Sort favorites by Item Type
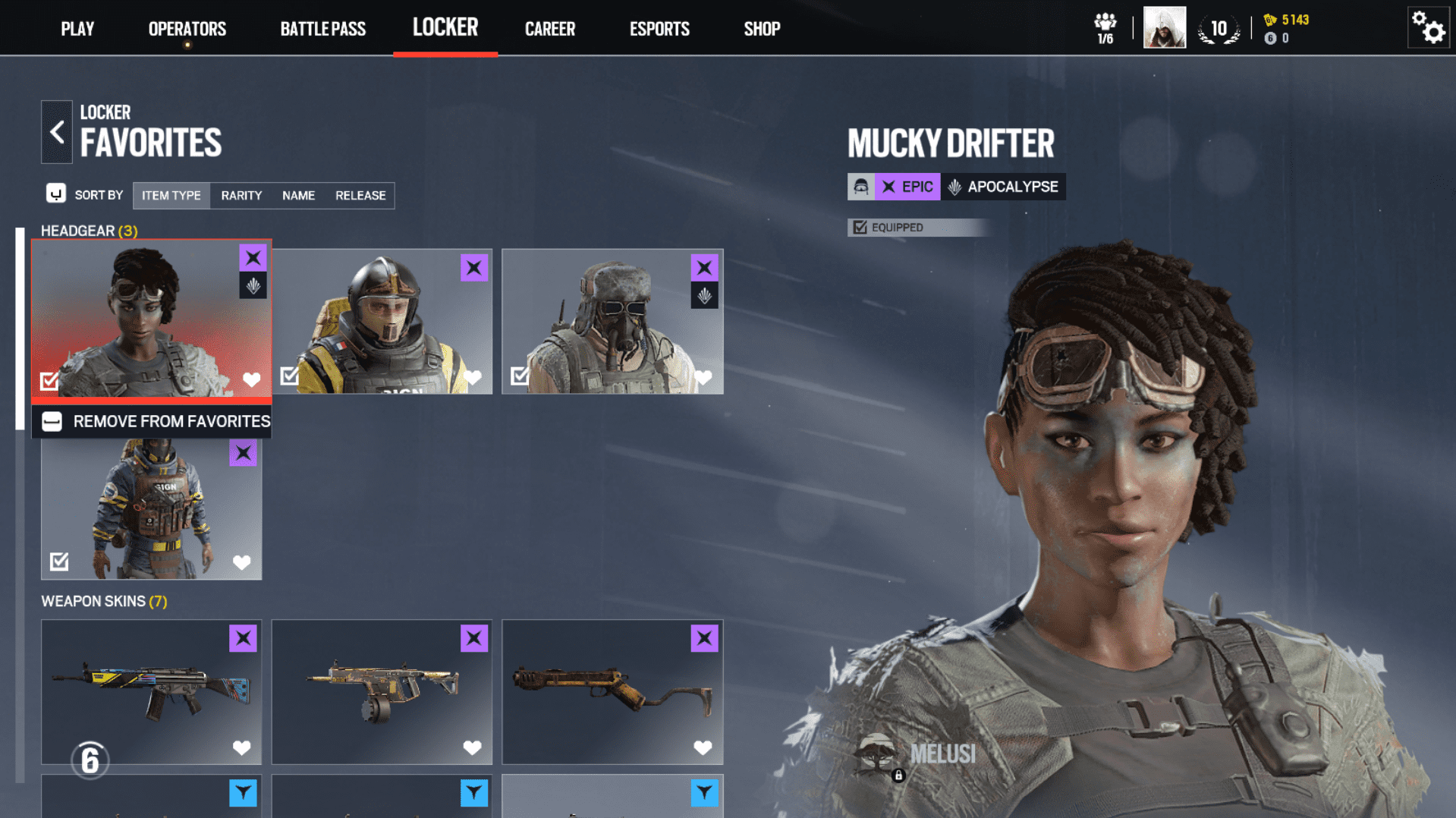 click(x=171, y=196)
